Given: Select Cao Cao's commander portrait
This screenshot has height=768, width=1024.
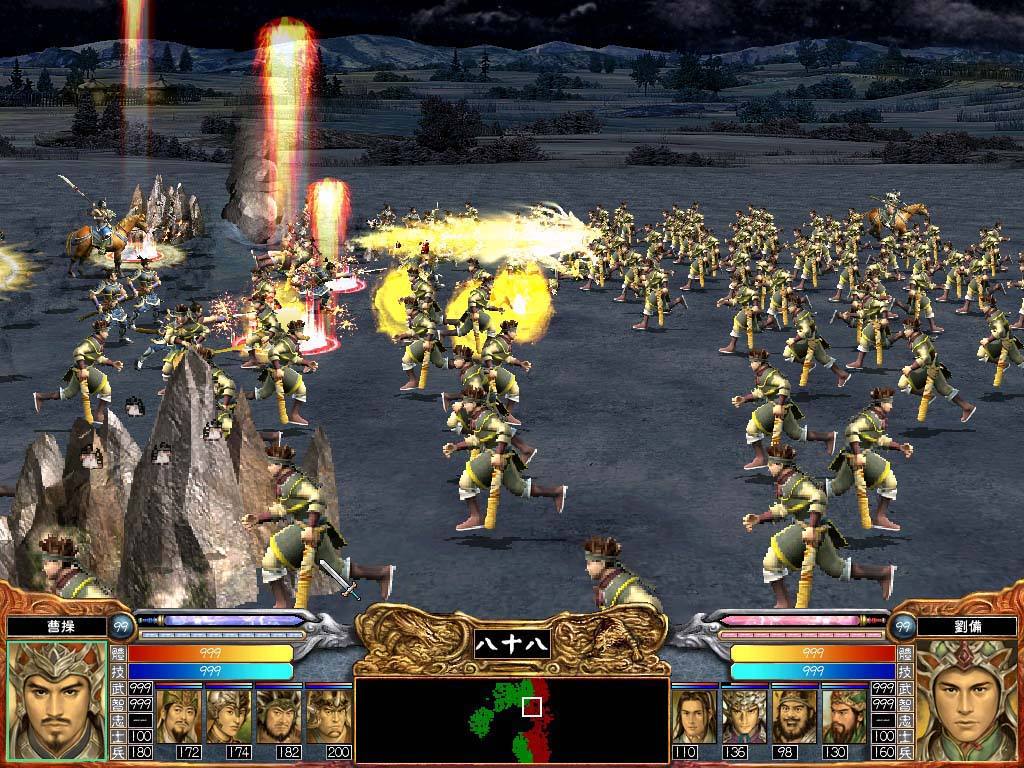Looking at the screenshot, I should pos(56,700).
